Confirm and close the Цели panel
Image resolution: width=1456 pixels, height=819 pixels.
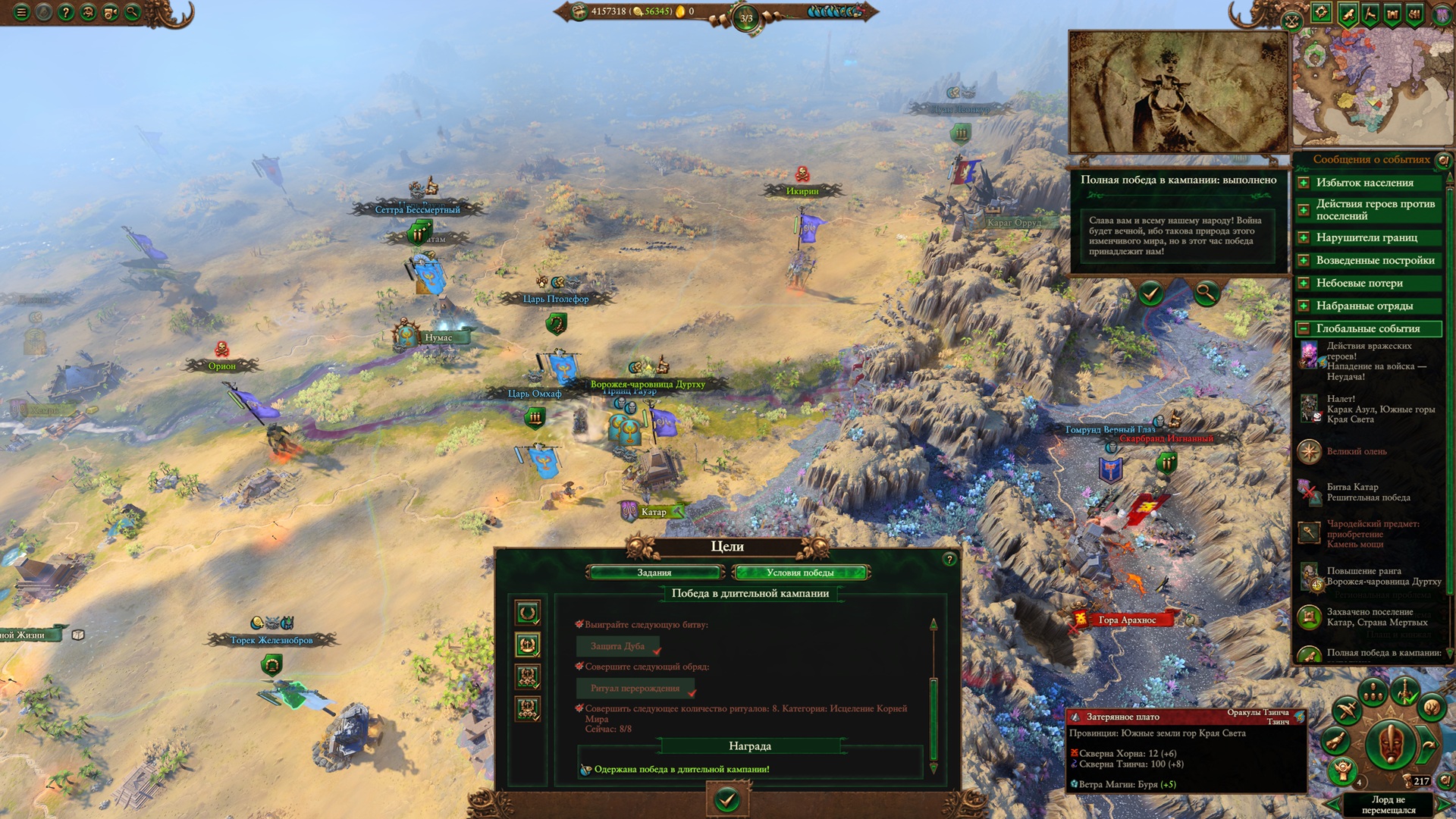pyautogui.click(x=726, y=799)
